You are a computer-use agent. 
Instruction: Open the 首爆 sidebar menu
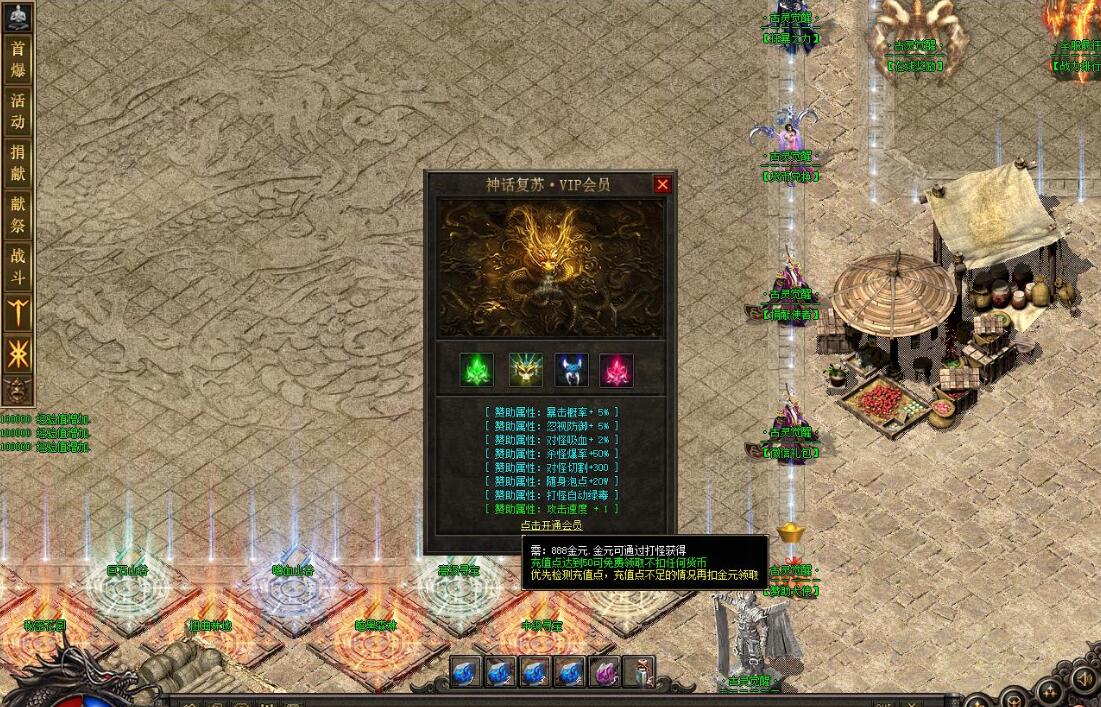pos(18,60)
